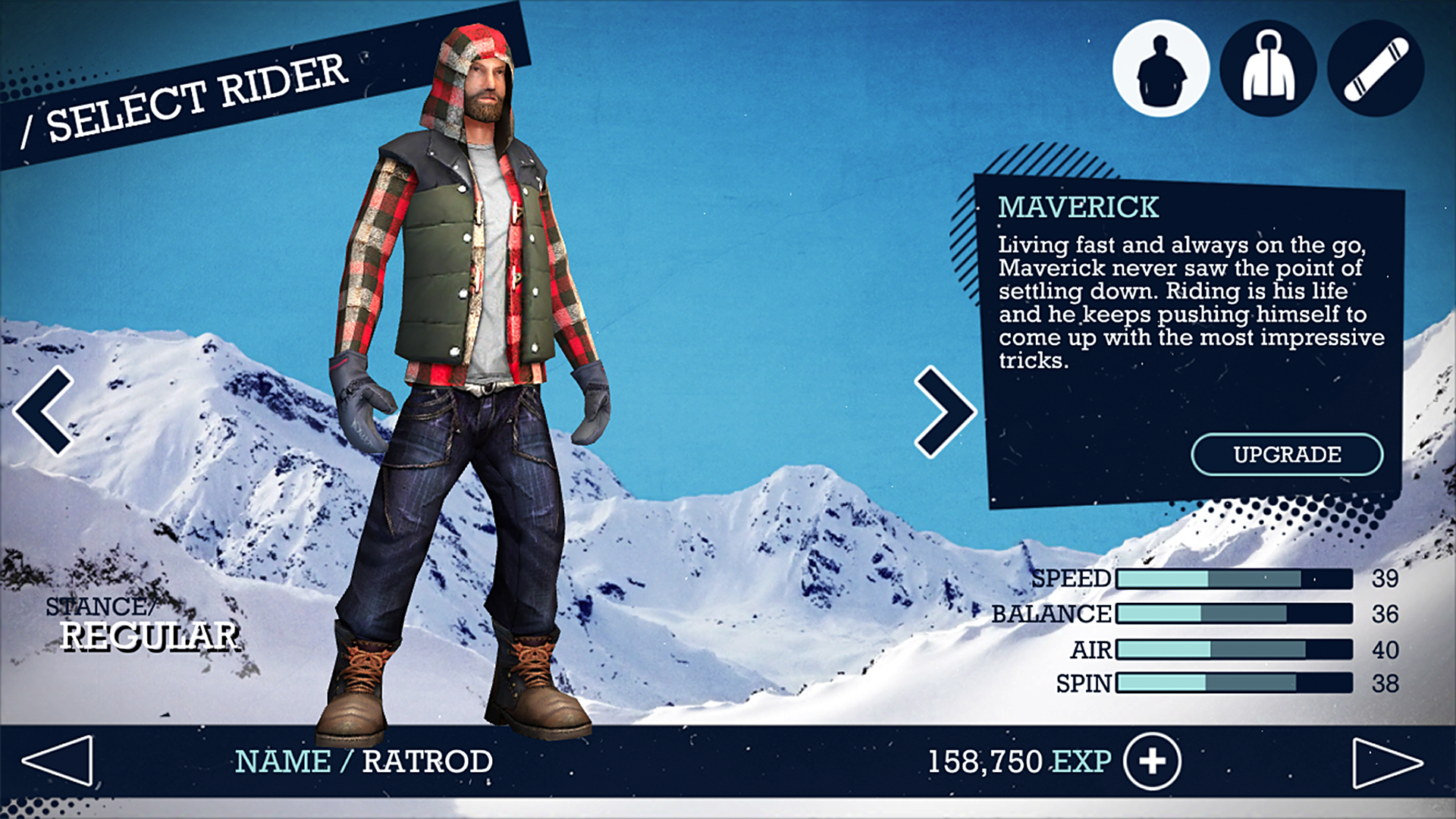This screenshot has width=1456, height=819.
Task: Switch to the rider silhouette tab
Action: point(1160,69)
